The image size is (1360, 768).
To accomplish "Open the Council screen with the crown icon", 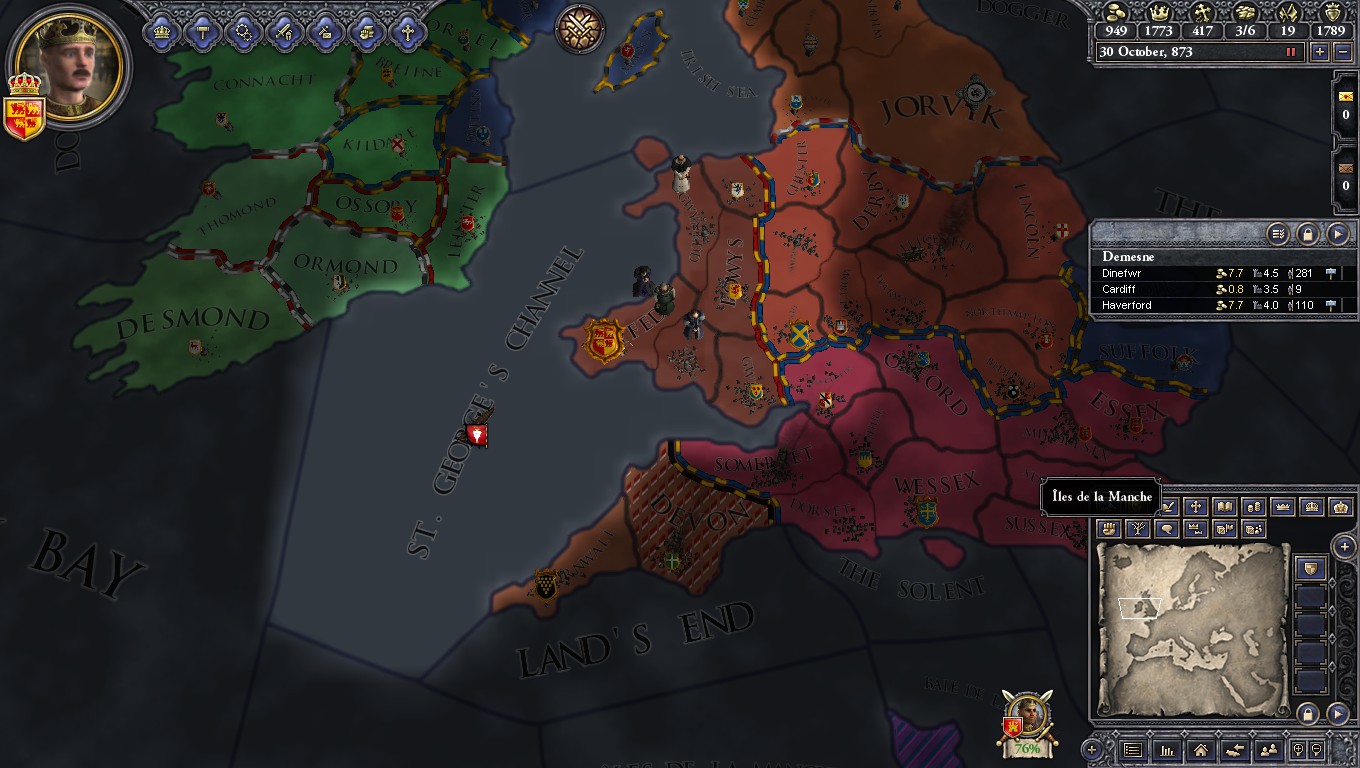I will (160, 31).
